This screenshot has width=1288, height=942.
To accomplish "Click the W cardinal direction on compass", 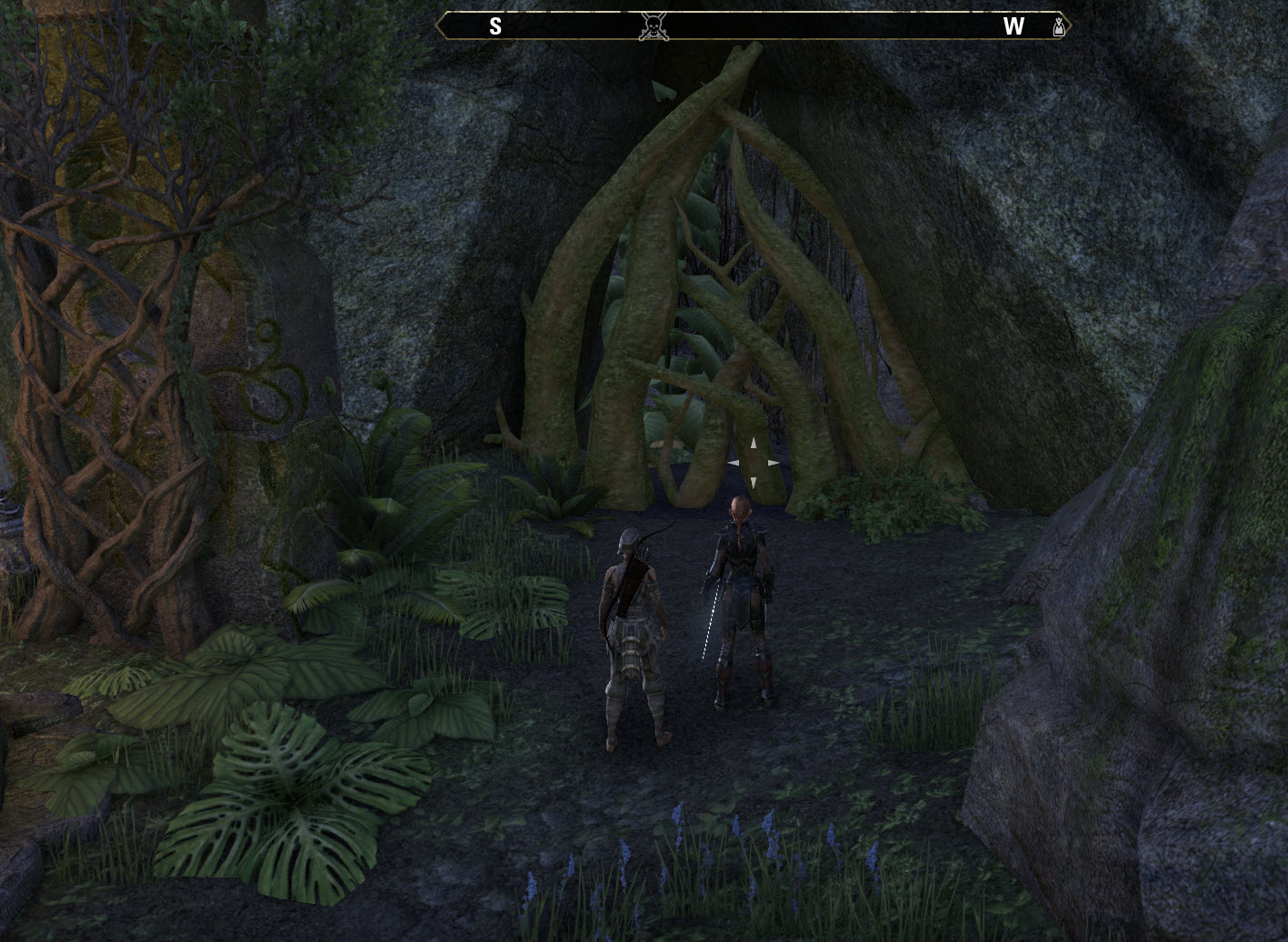I will [x=1015, y=26].
